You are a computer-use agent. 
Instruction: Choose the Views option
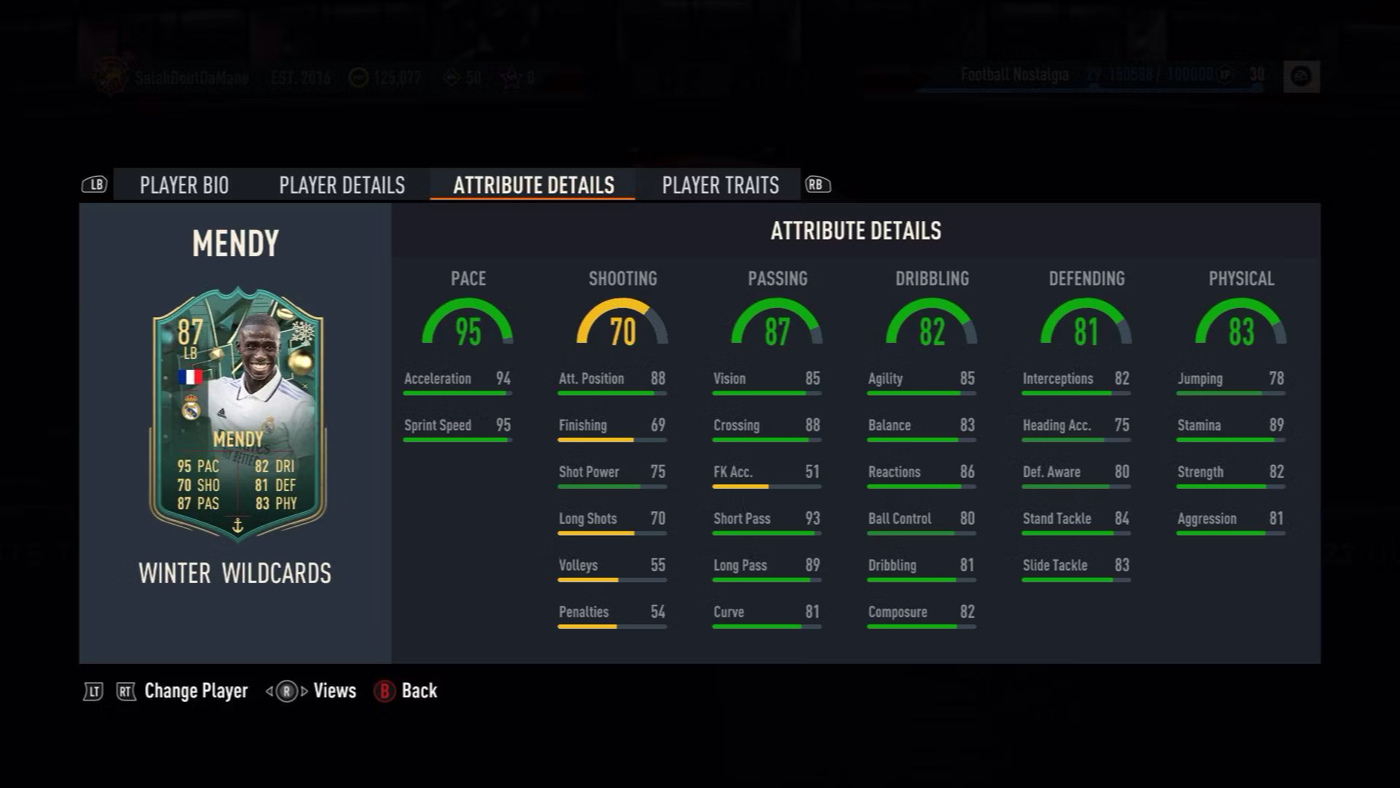[x=334, y=691]
